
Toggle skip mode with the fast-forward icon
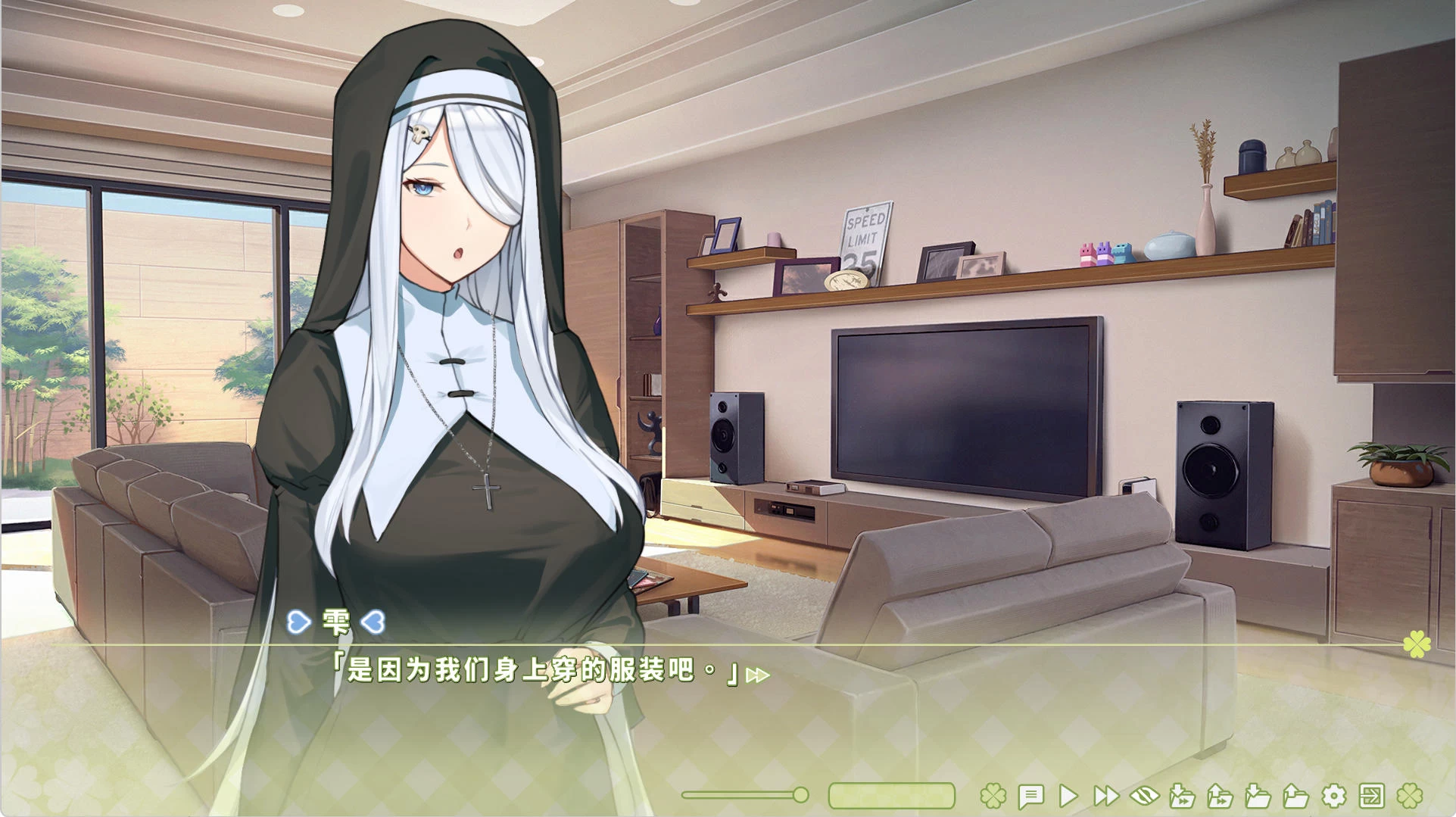[1107, 796]
